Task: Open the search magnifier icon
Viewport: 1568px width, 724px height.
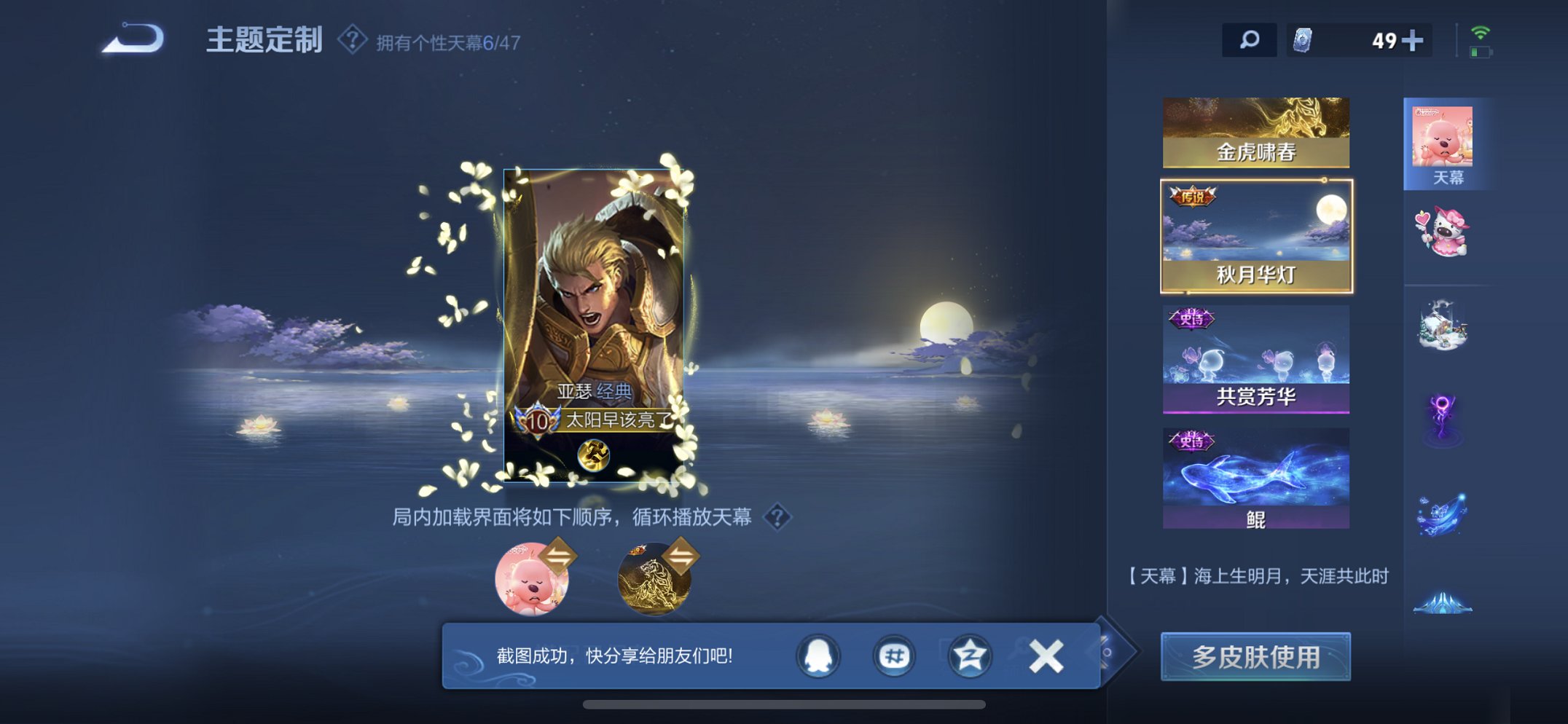Action: tap(1248, 40)
